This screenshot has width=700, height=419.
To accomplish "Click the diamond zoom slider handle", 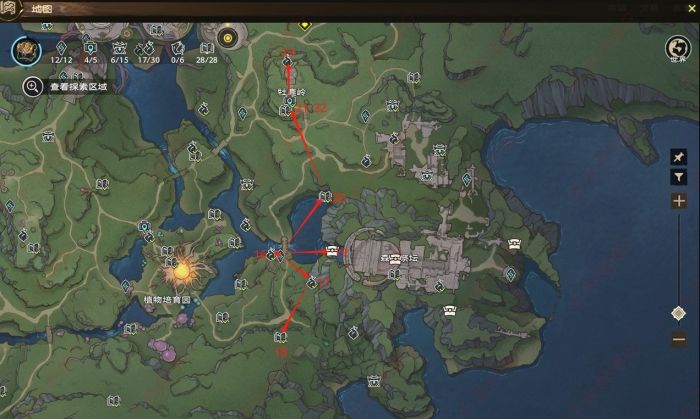I will pyautogui.click(x=679, y=314).
